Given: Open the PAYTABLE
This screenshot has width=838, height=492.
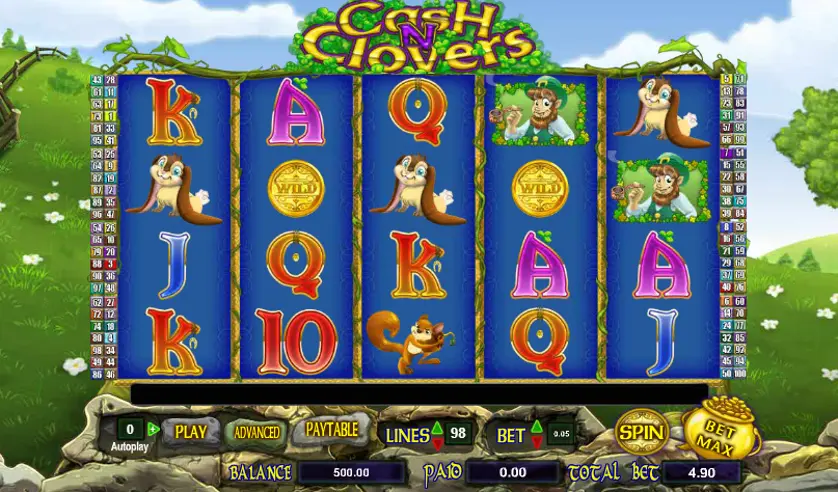Looking at the screenshot, I should pos(331,430).
